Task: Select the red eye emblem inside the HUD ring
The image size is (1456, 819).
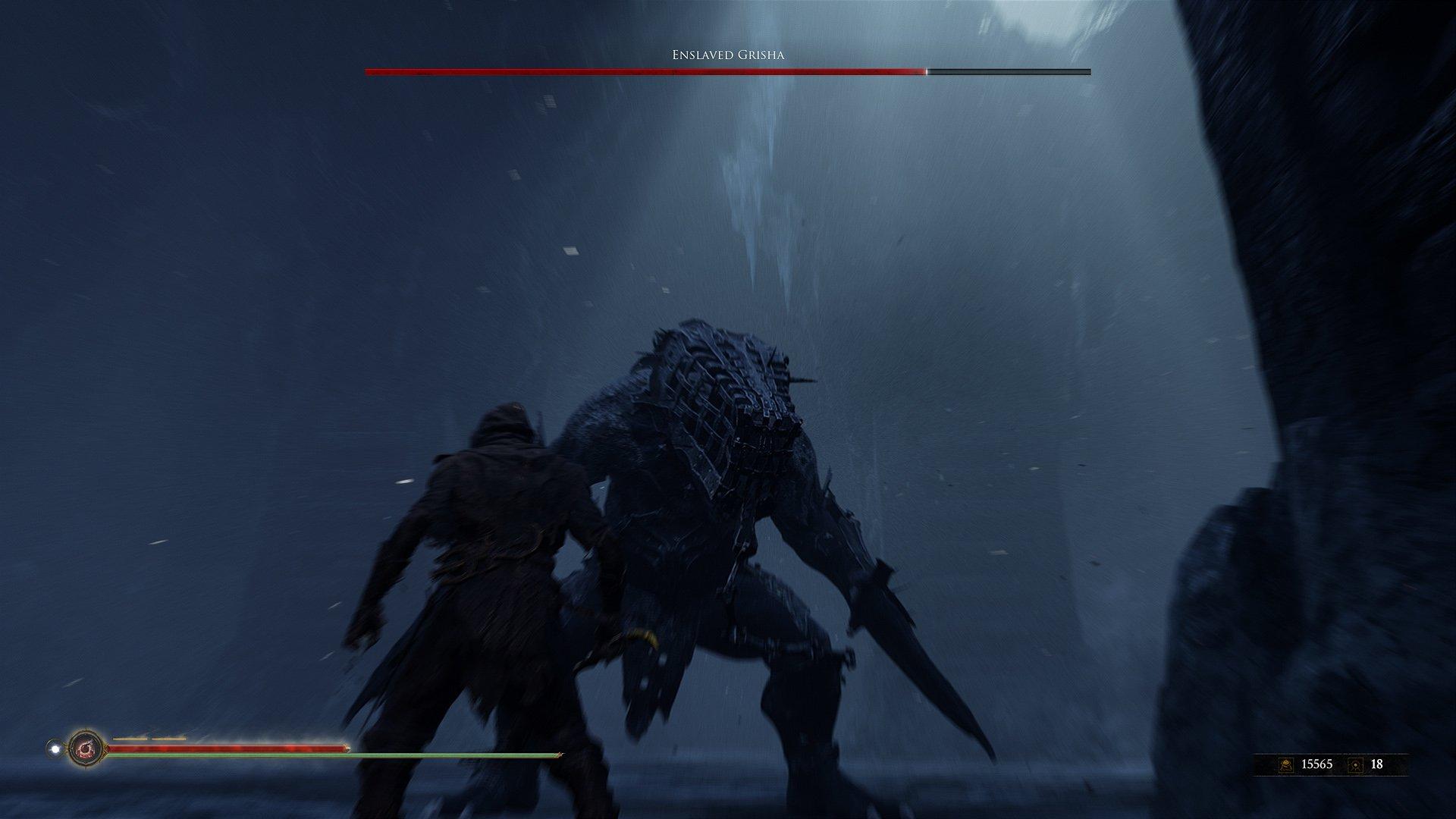Action: 86,749
